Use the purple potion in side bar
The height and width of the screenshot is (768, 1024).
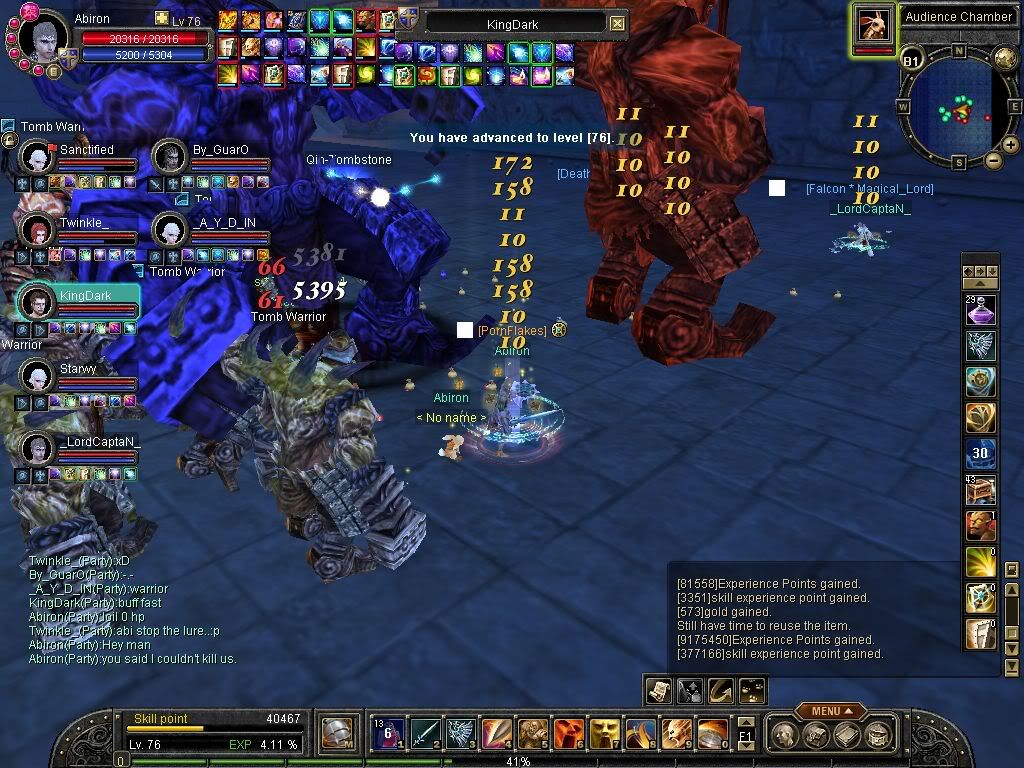tap(980, 311)
